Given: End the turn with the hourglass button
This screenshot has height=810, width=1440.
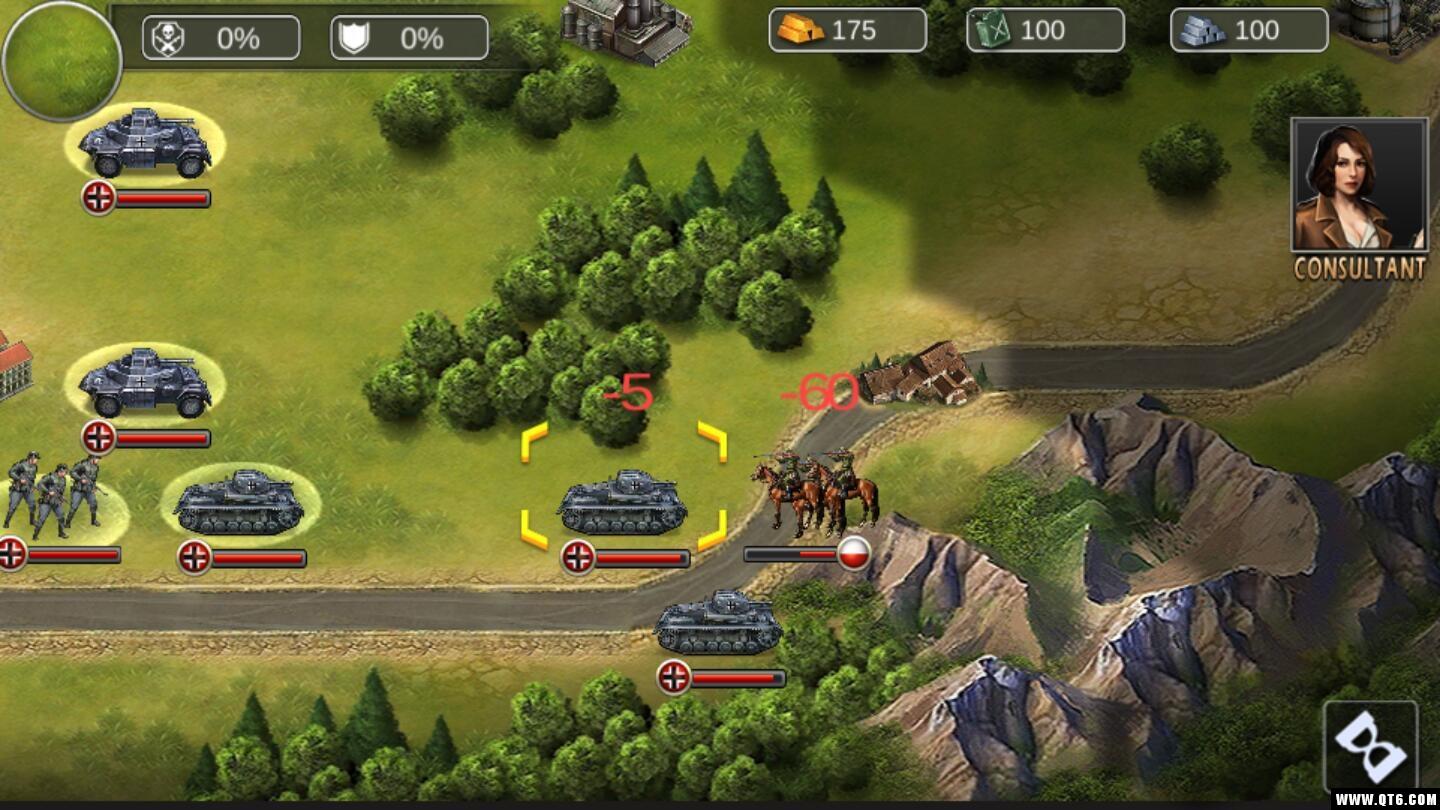Looking at the screenshot, I should click(x=1369, y=746).
